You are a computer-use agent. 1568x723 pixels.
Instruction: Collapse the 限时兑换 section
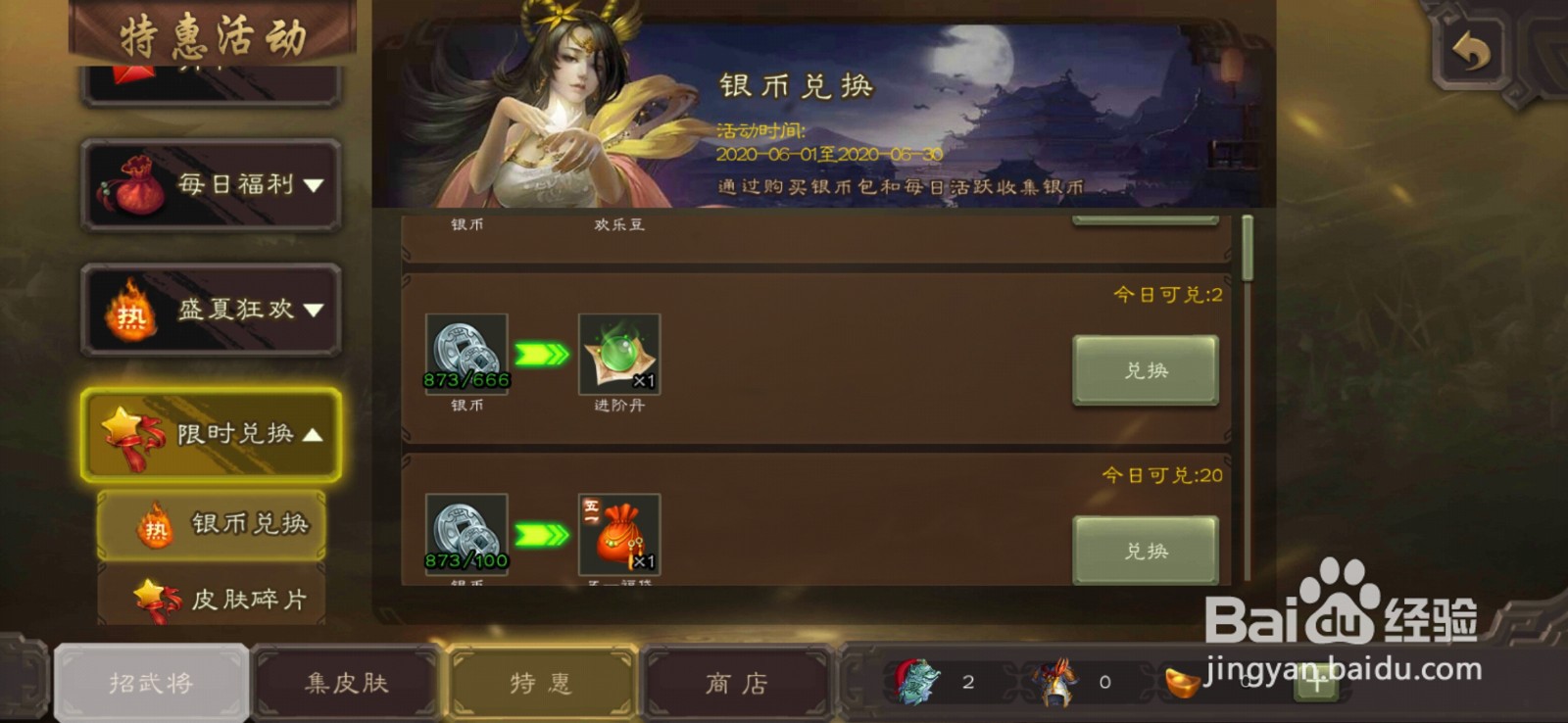(x=211, y=431)
